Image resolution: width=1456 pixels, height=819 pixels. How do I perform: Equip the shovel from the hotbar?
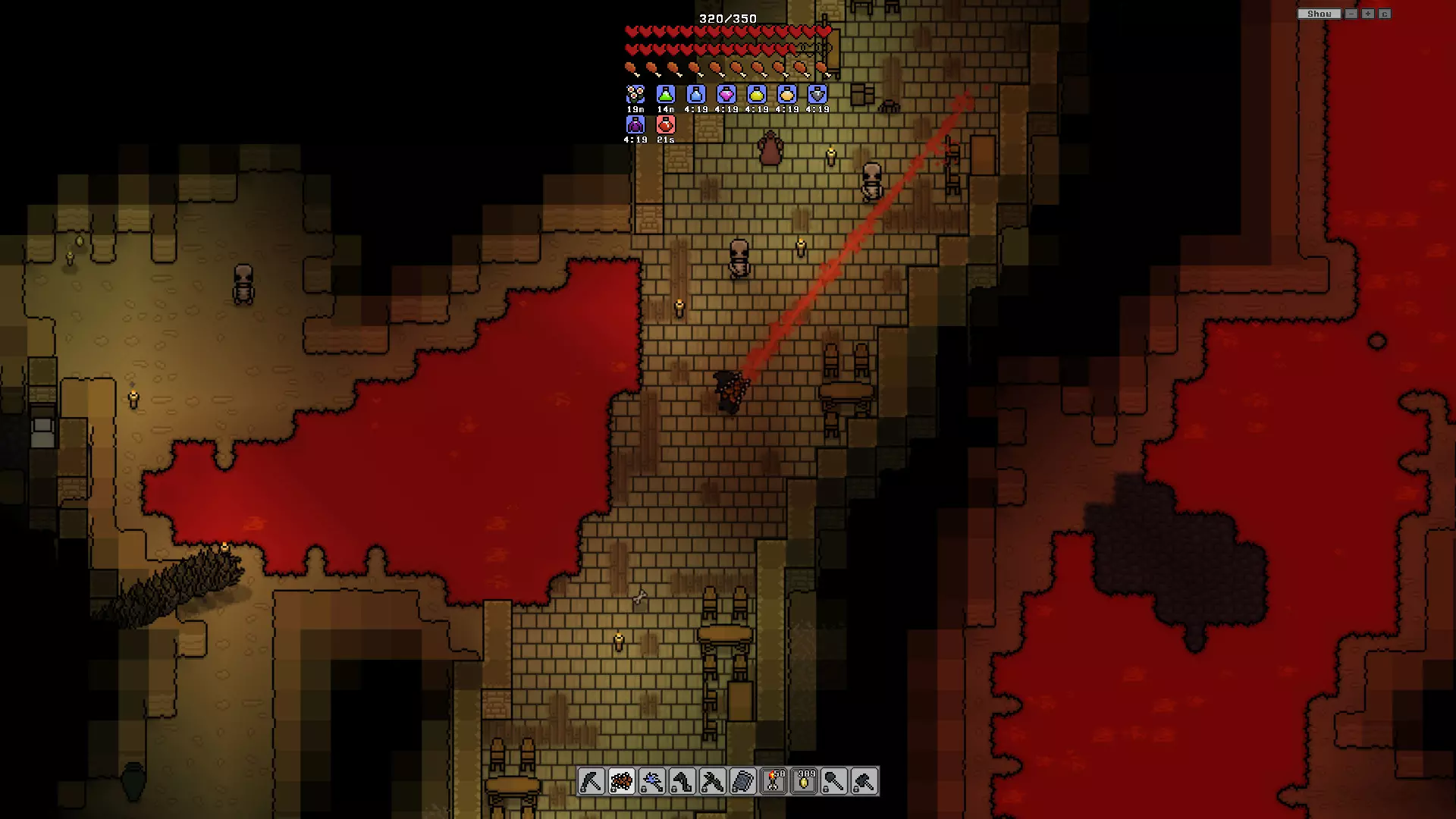(x=834, y=780)
